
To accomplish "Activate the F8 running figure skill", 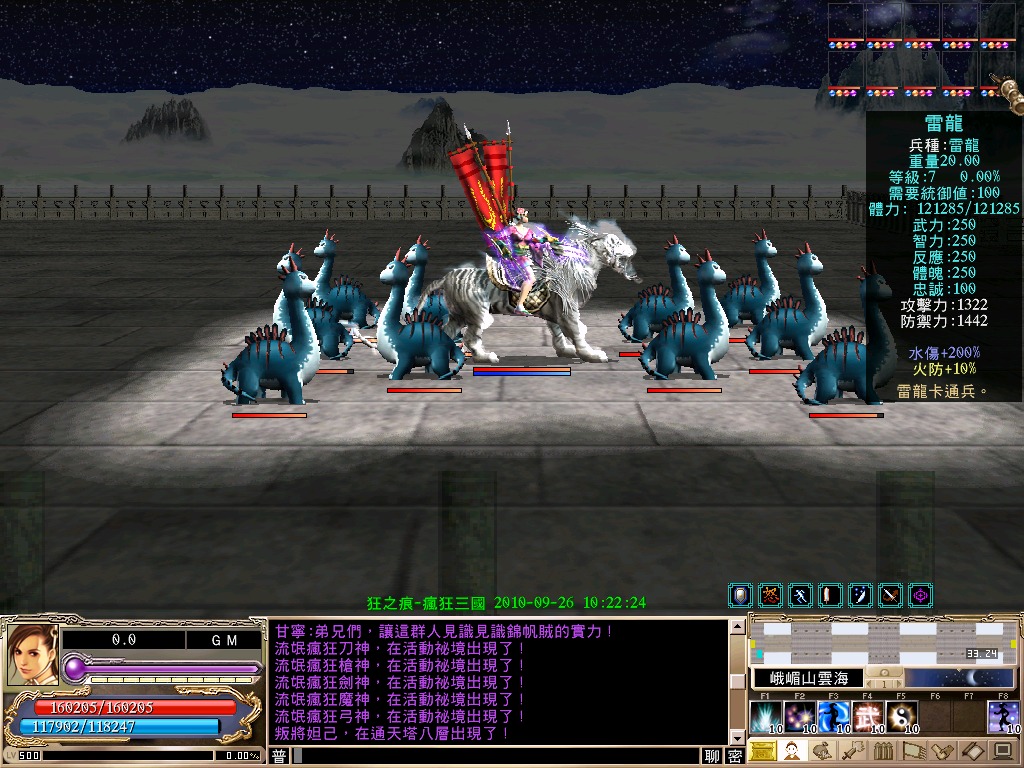I will [1003, 716].
